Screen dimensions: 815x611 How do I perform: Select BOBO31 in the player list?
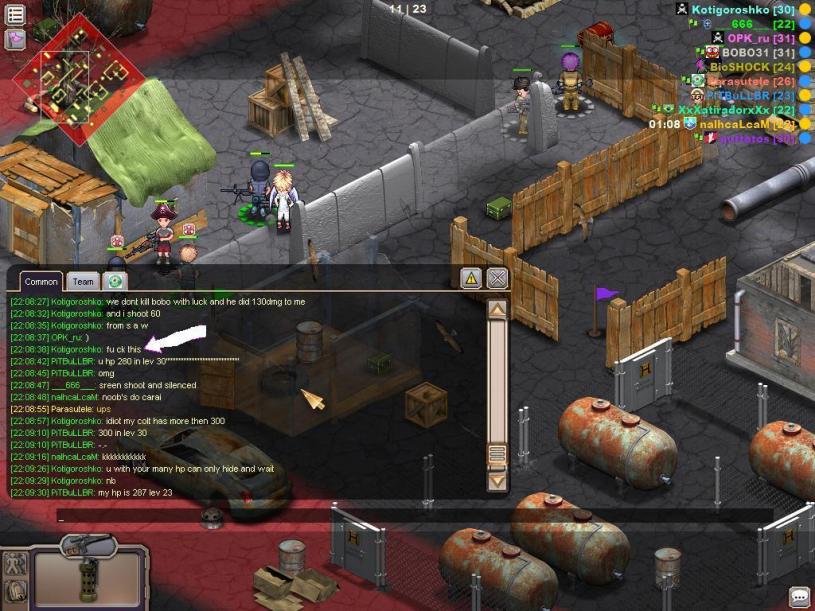(745, 52)
